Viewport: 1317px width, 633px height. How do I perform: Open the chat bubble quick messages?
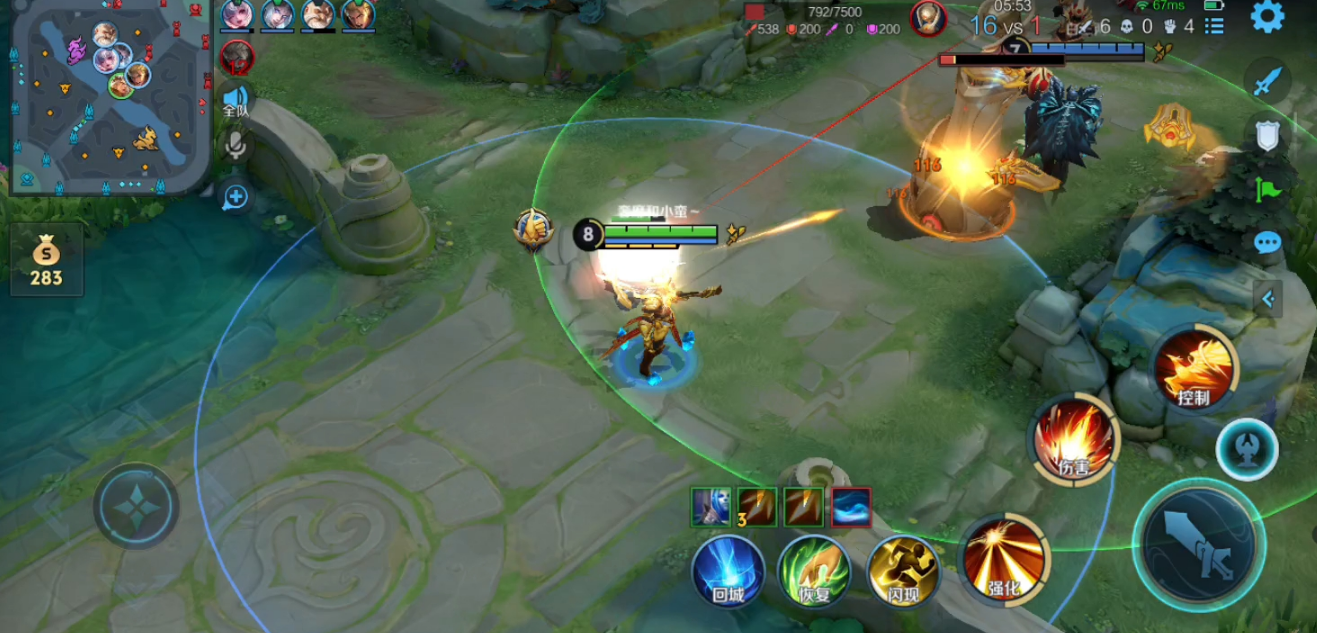pos(1268,243)
